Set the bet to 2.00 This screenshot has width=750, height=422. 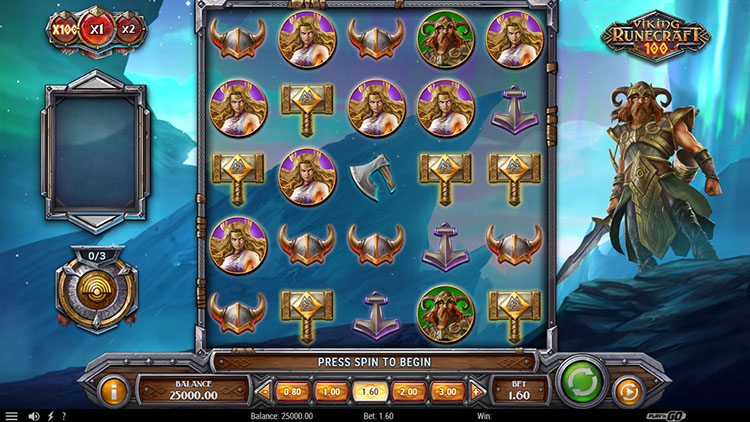tap(408, 391)
